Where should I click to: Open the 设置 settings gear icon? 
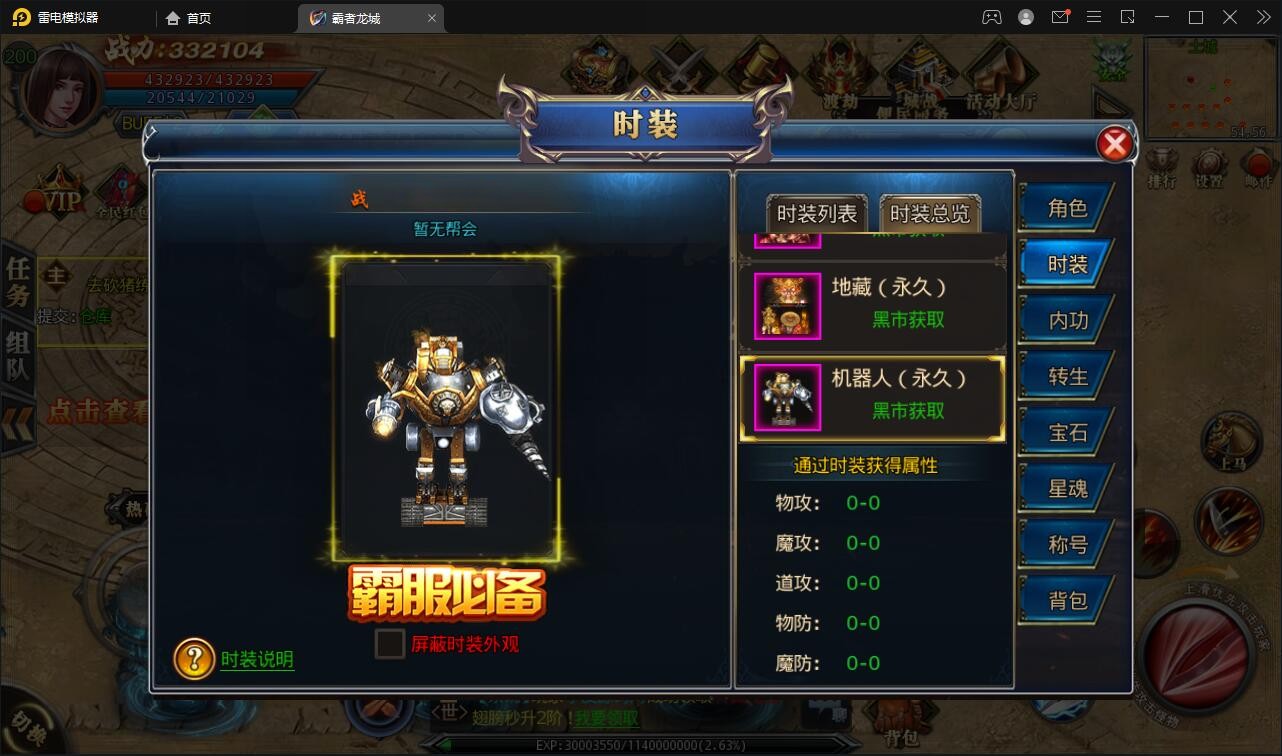point(1210,163)
